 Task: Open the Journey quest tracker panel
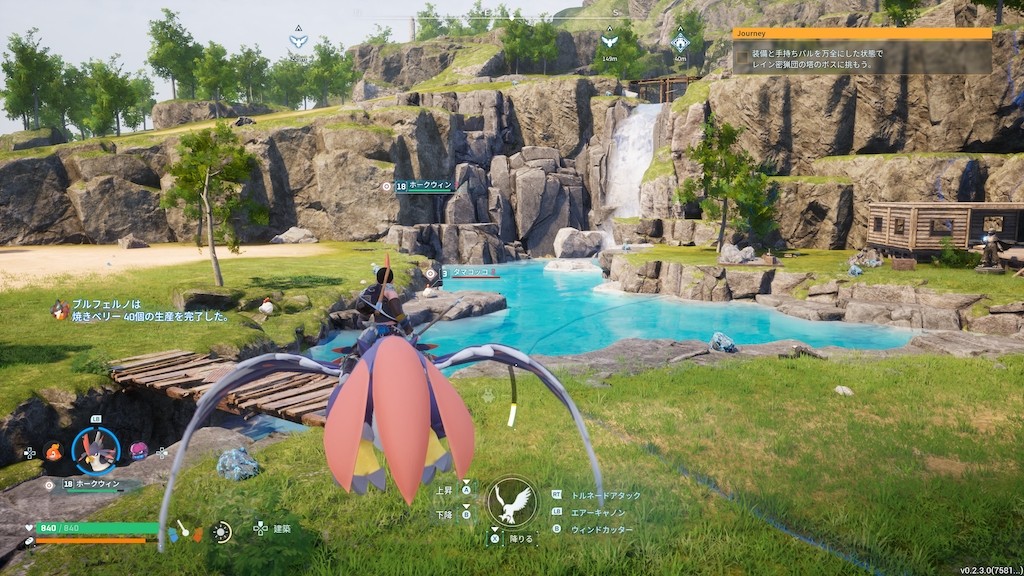[861, 33]
